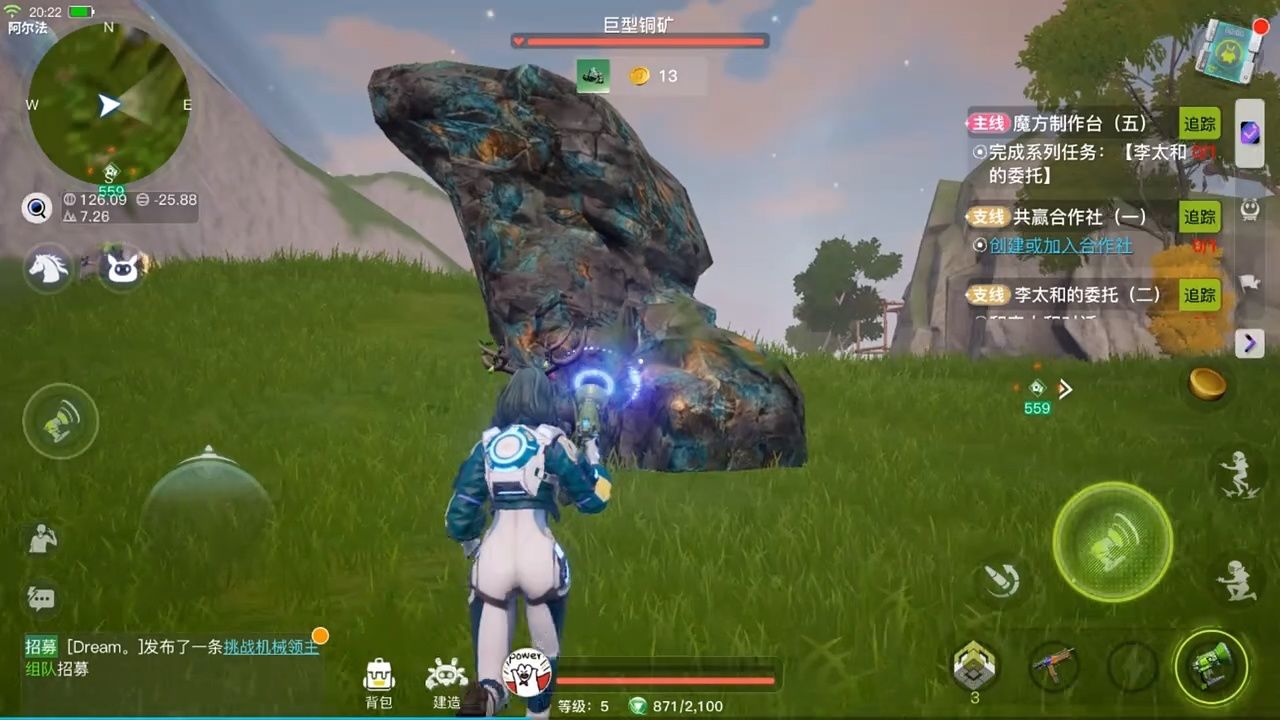Tap the gold coin button

click(1207, 384)
